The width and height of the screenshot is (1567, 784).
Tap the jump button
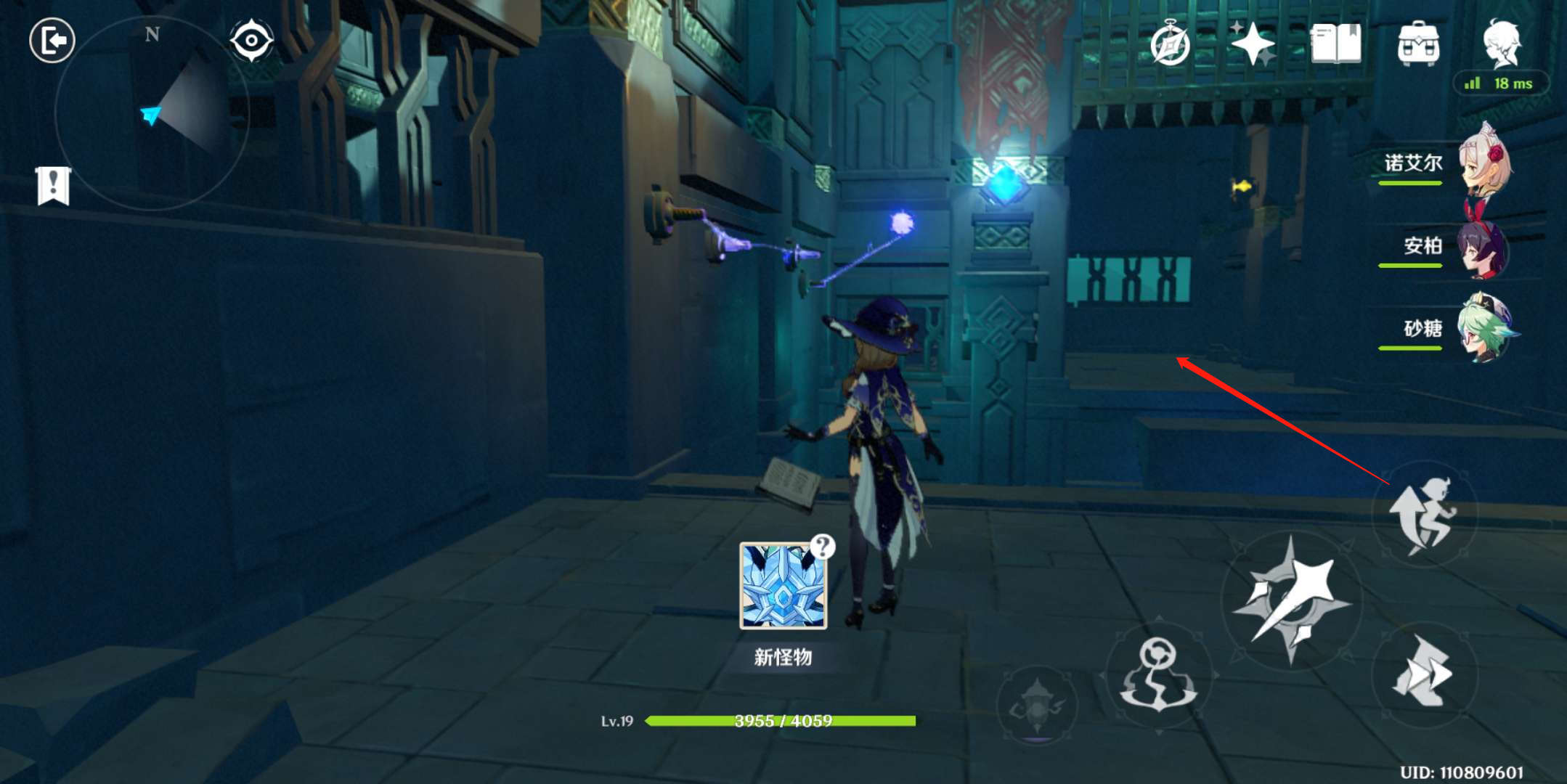(x=1423, y=514)
